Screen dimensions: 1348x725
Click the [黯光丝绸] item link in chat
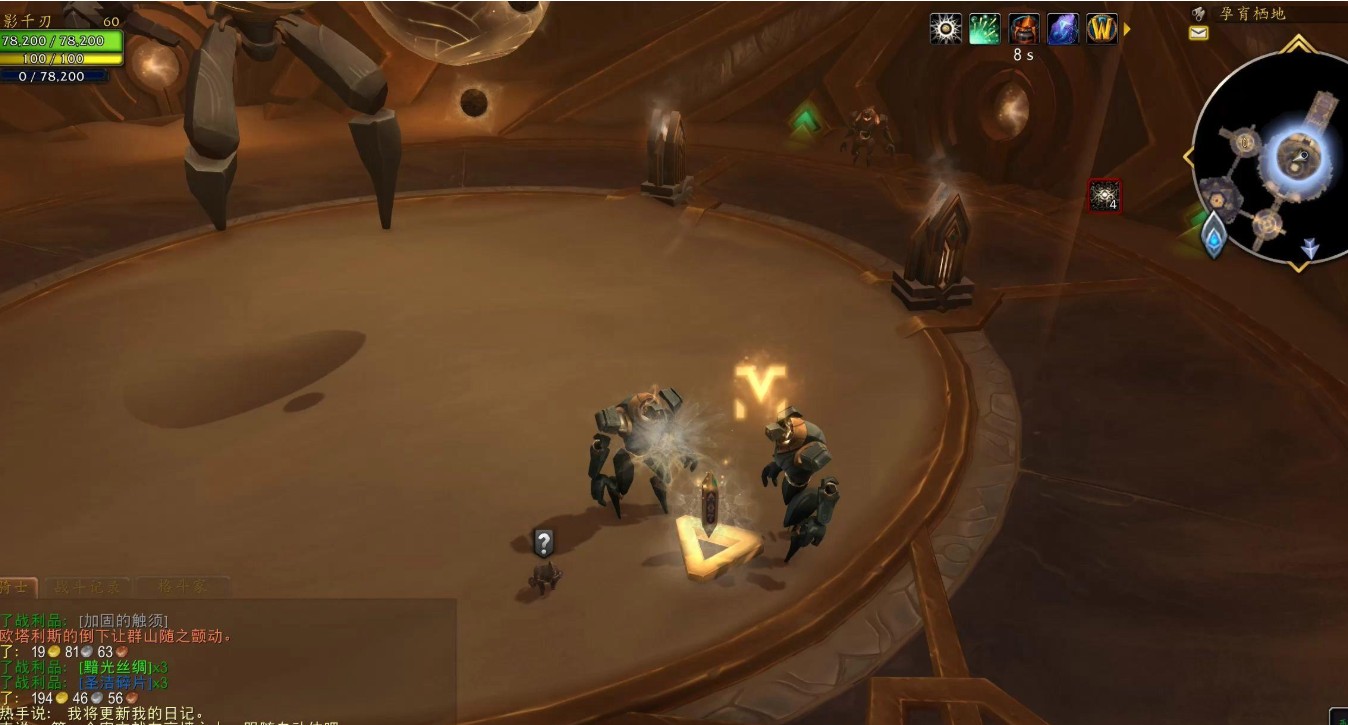pyautogui.click(x=115, y=667)
